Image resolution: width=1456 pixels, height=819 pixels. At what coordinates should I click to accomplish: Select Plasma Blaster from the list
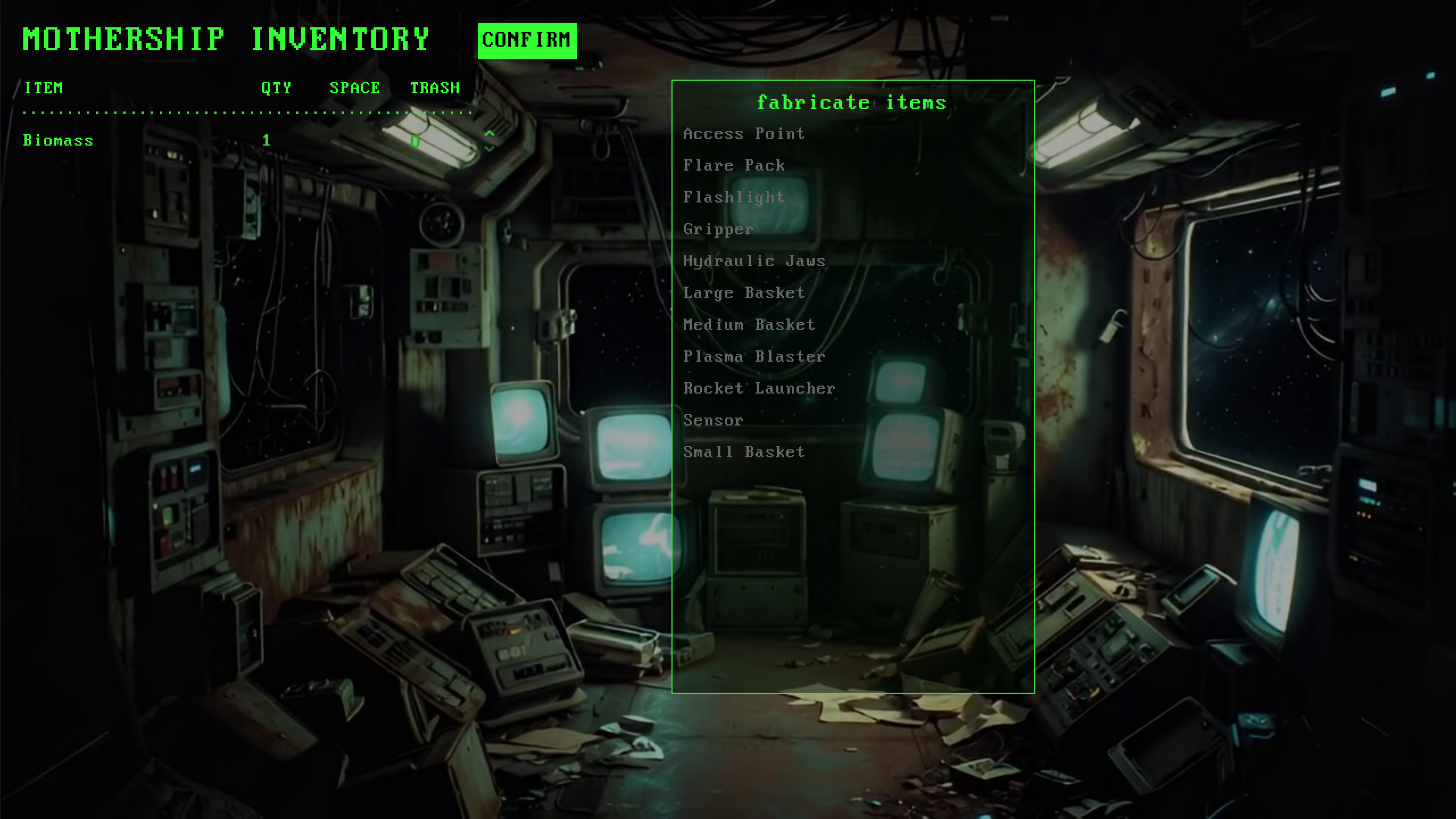754,357
